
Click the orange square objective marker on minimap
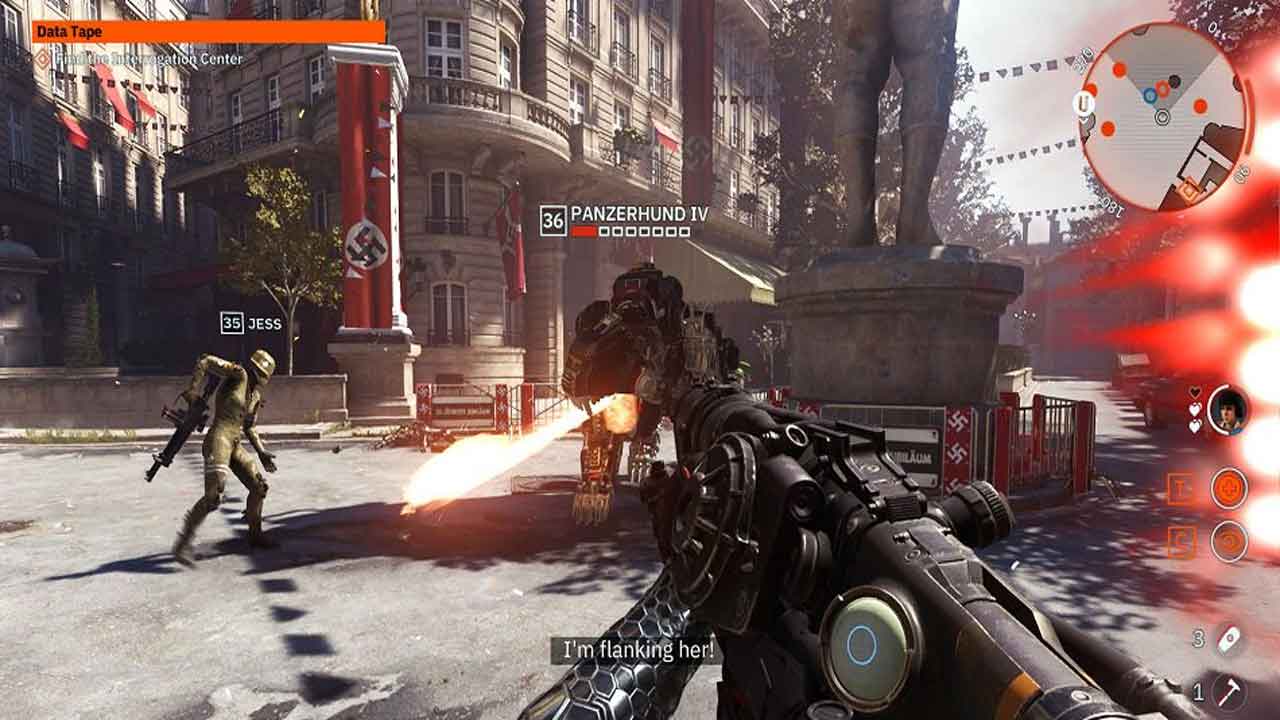coord(1188,187)
